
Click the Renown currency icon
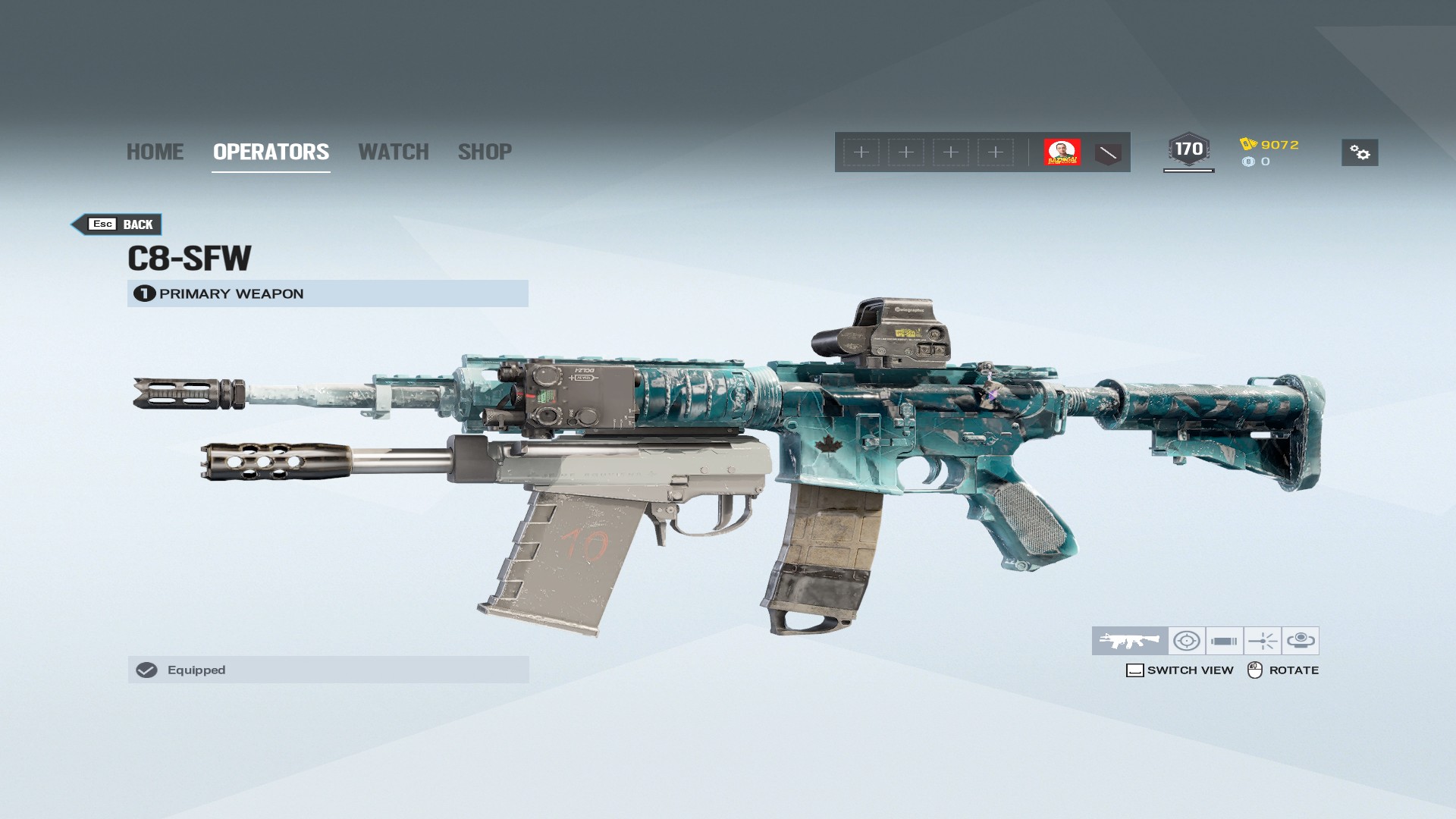coord(1247,143)
